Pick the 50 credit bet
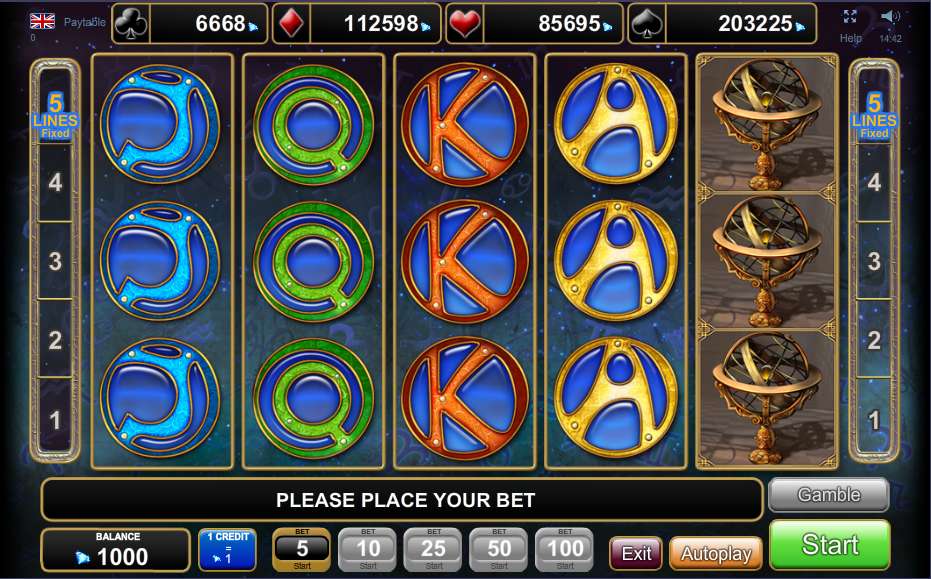This screenshot has width=931, height=579. [499, 549]
